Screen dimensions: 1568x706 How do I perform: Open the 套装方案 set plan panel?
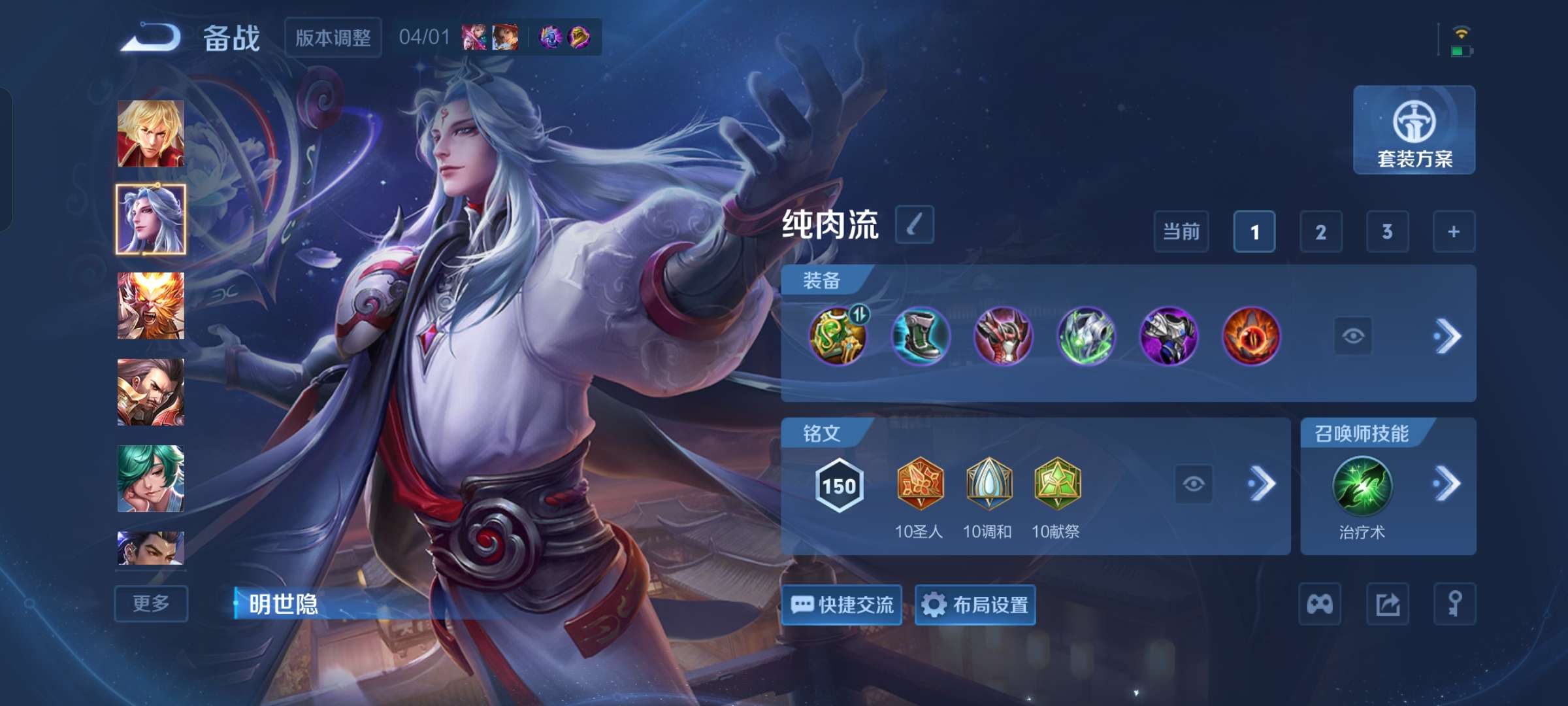[x=1413, y=132]
